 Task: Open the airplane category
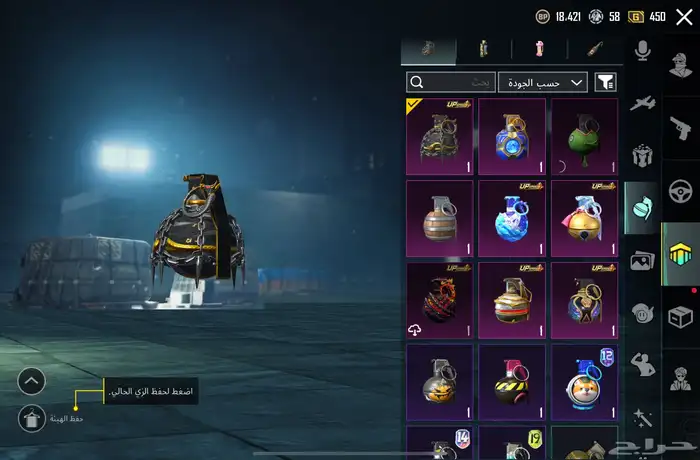click(642, 102)
